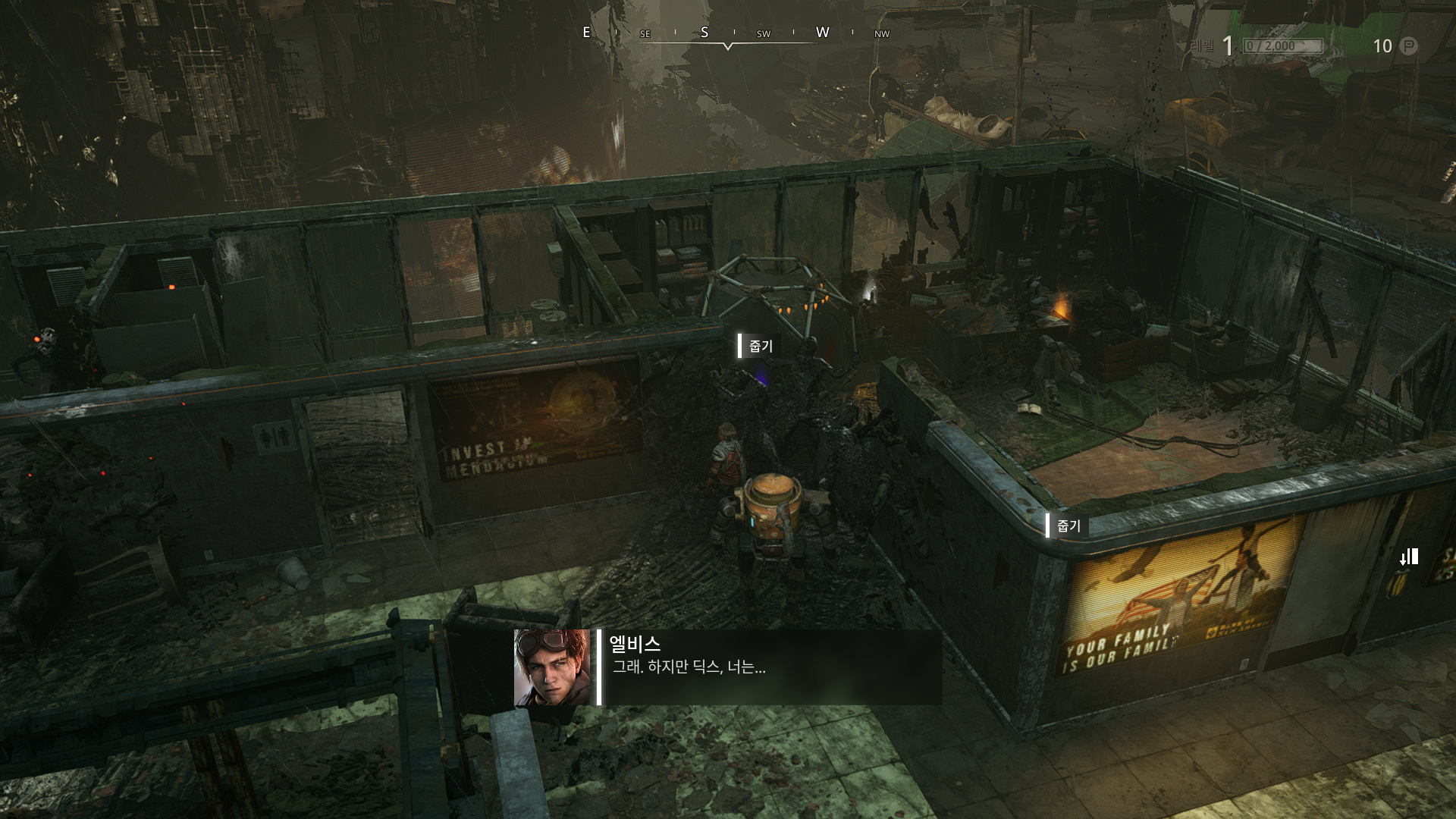This screenshot has height=819, width=1456.
Task: Click Elvis's portrait in the dialogue box
Action: point(552,667)
